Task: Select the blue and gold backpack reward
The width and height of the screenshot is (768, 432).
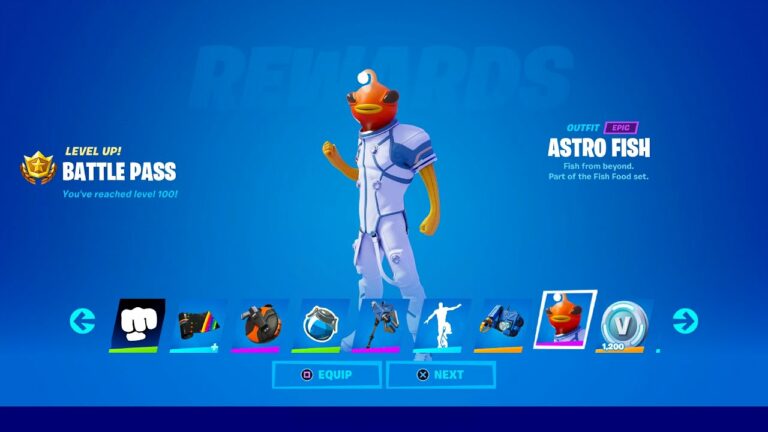Action: [x=503, y=323]
